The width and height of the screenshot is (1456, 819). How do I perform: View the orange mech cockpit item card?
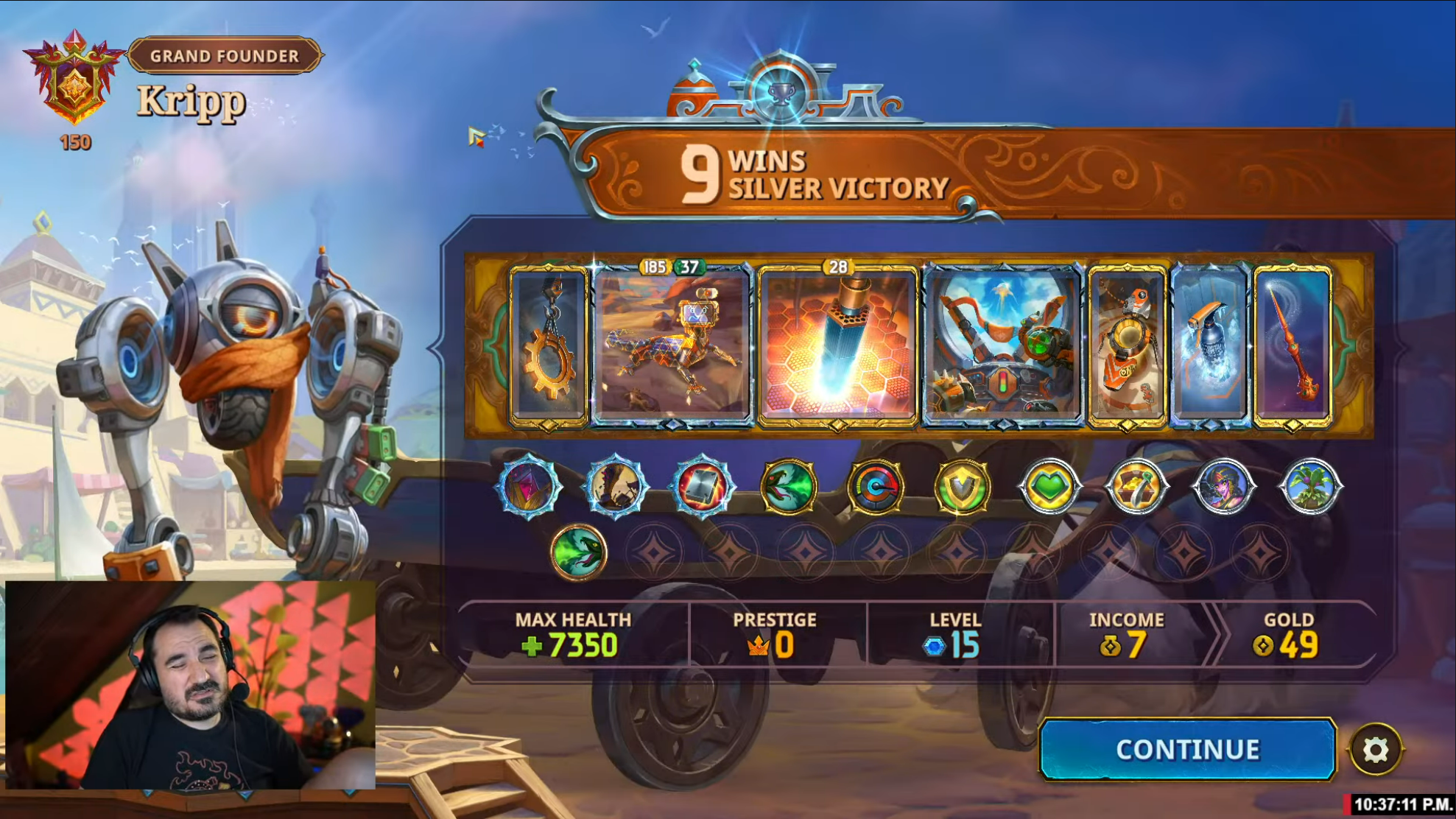pyautogui.click(x=1002, y=345)
